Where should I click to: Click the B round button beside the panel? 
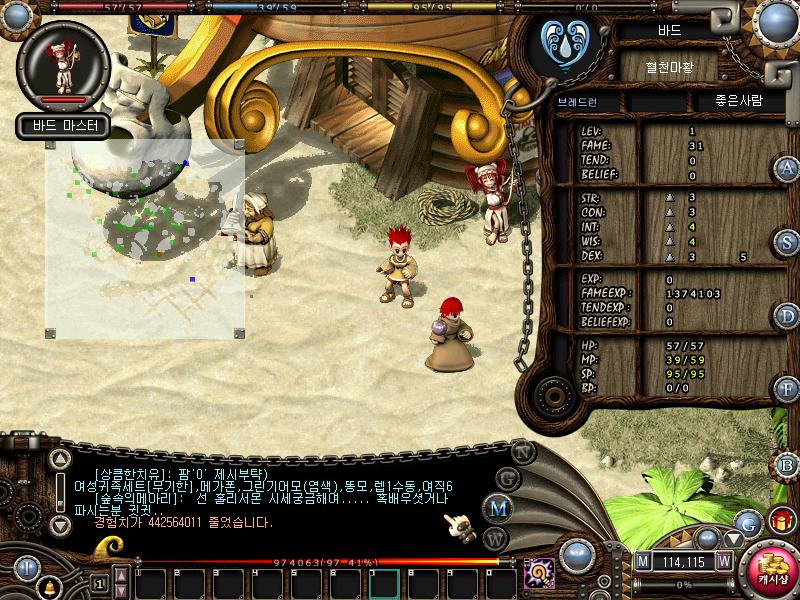pyautogui.click(x=787, y=464)
